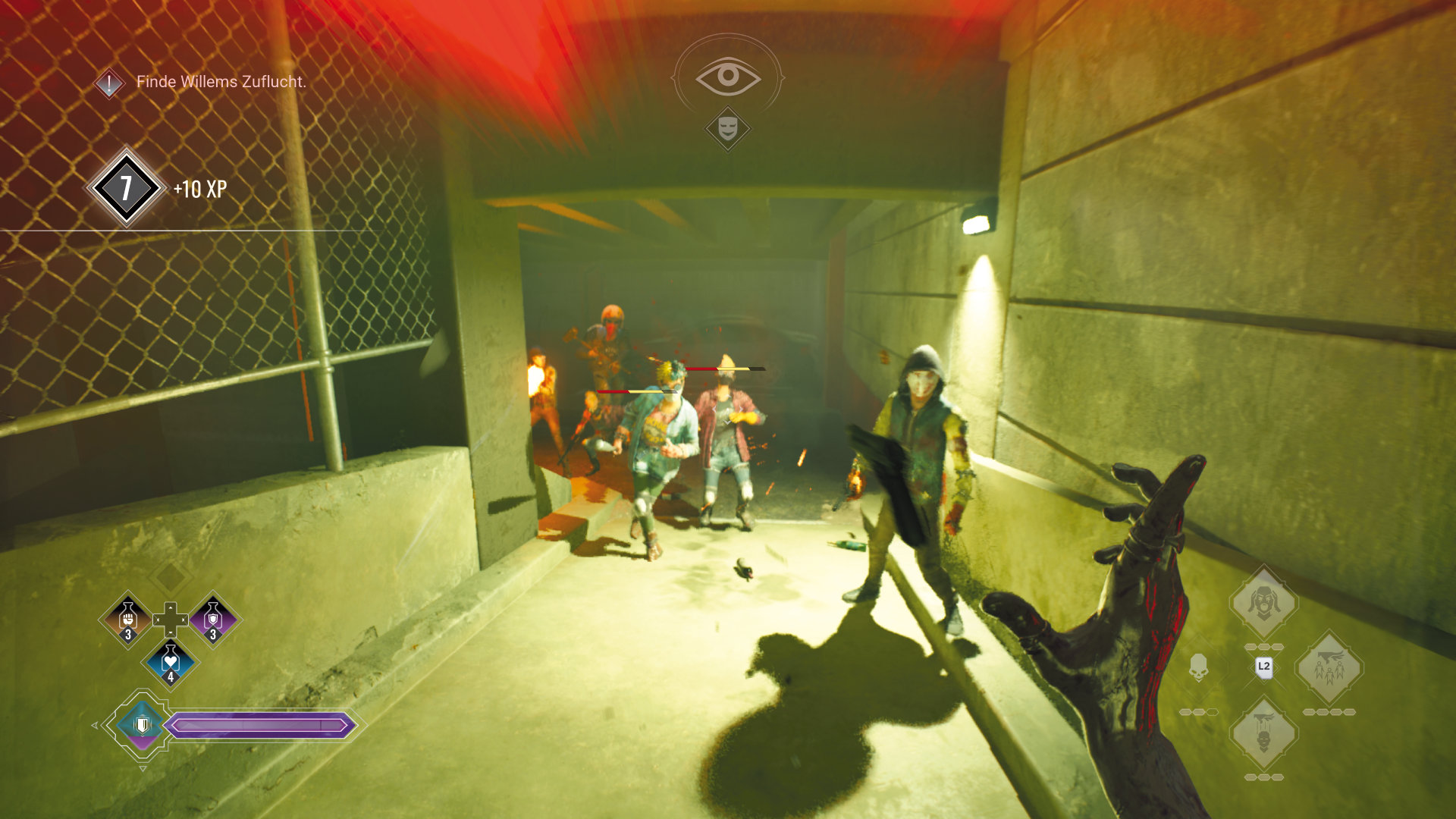This screenshot has height=819, width=1456.
Task: Click the eye detection indicator
Action: (728, 76)
